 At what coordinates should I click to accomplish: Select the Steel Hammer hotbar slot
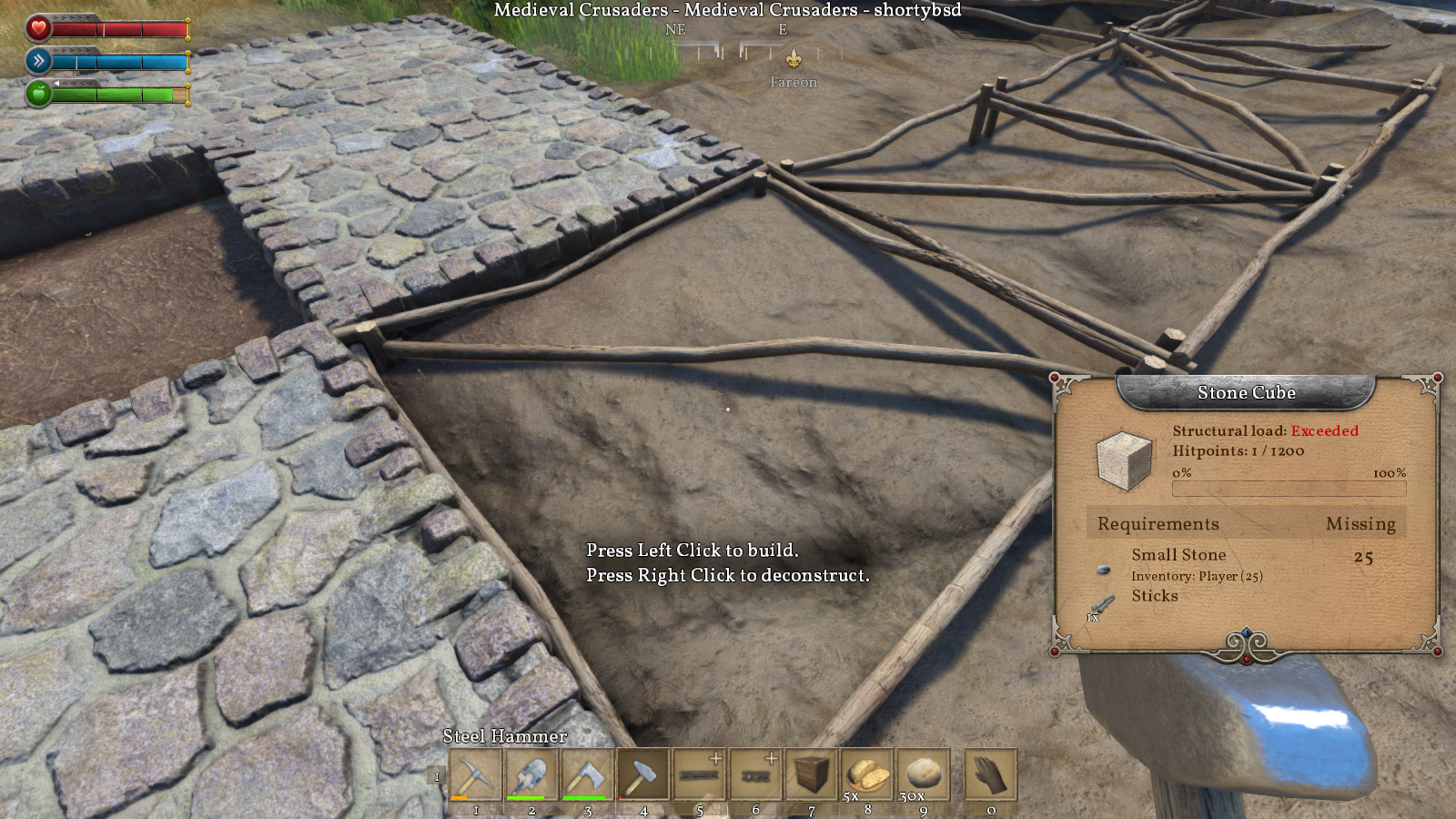coord(643,775)
